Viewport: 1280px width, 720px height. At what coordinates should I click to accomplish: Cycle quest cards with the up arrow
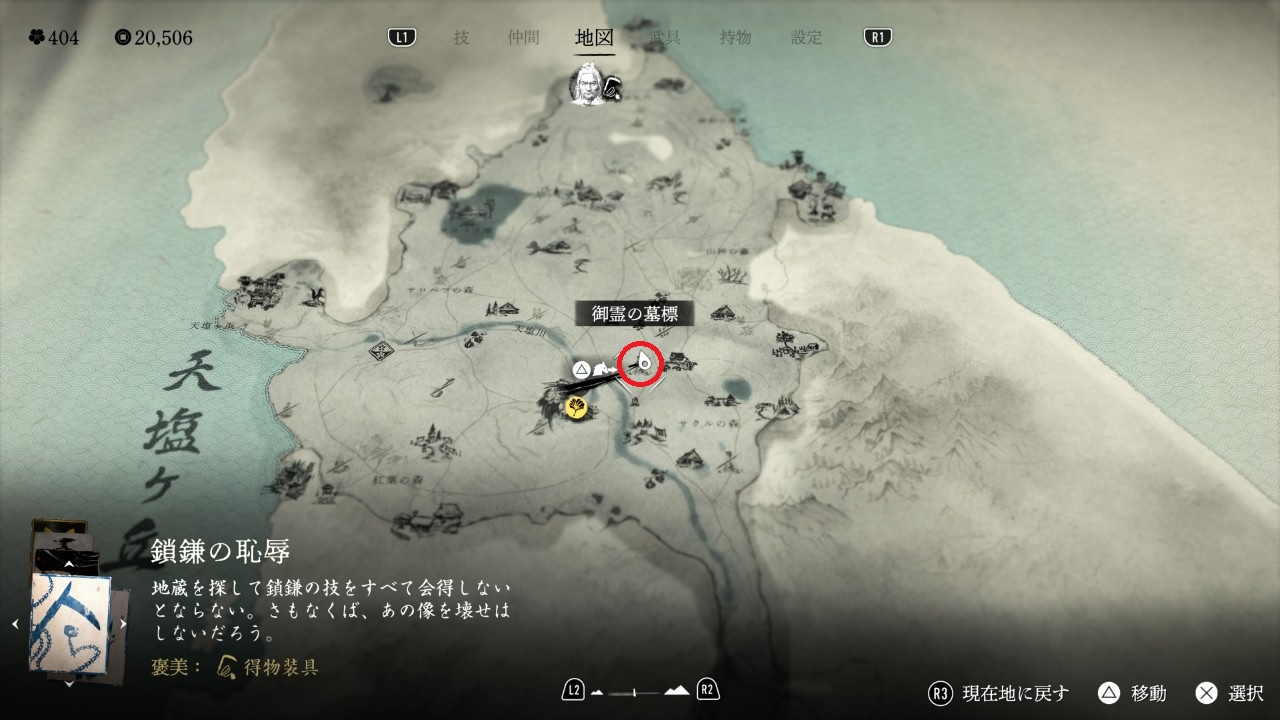click(69, 565)
